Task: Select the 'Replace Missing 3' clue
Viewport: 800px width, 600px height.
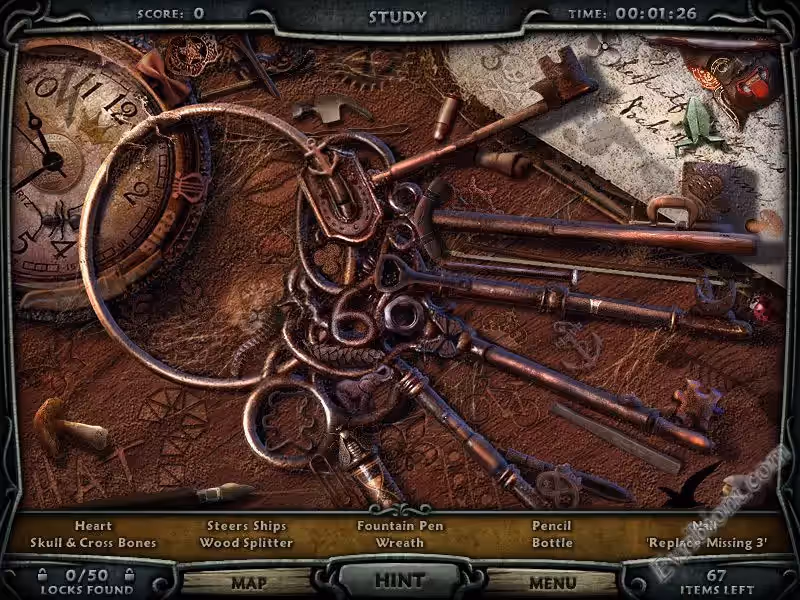Action: pyautogui.click(x=706, y=543)
